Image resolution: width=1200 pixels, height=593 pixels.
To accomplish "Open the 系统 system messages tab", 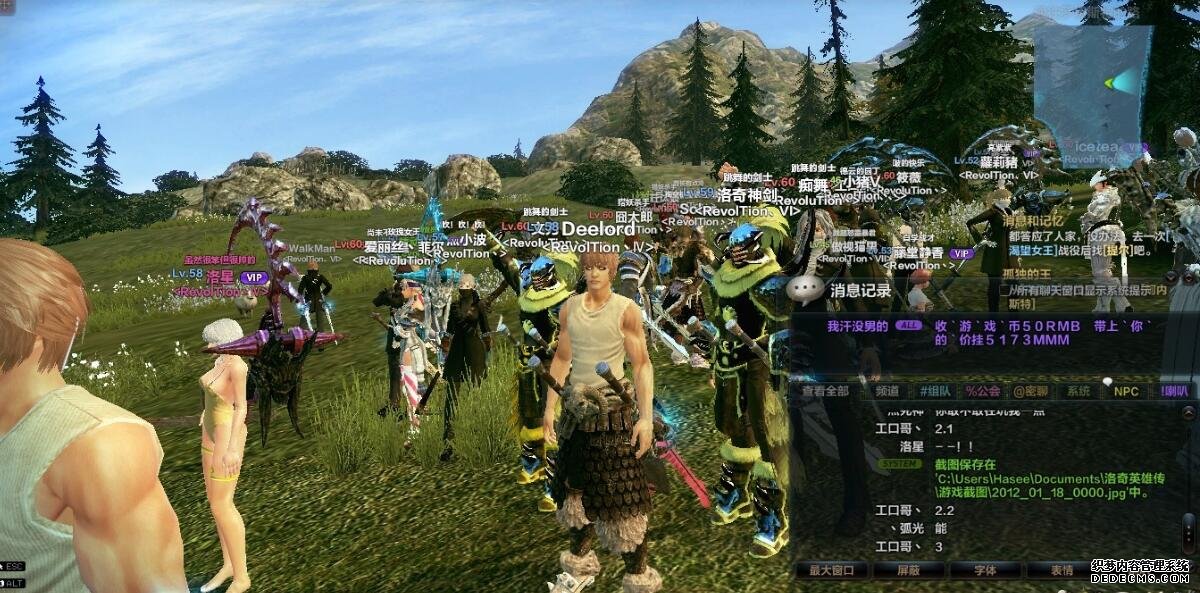I will pos(1078,391).
